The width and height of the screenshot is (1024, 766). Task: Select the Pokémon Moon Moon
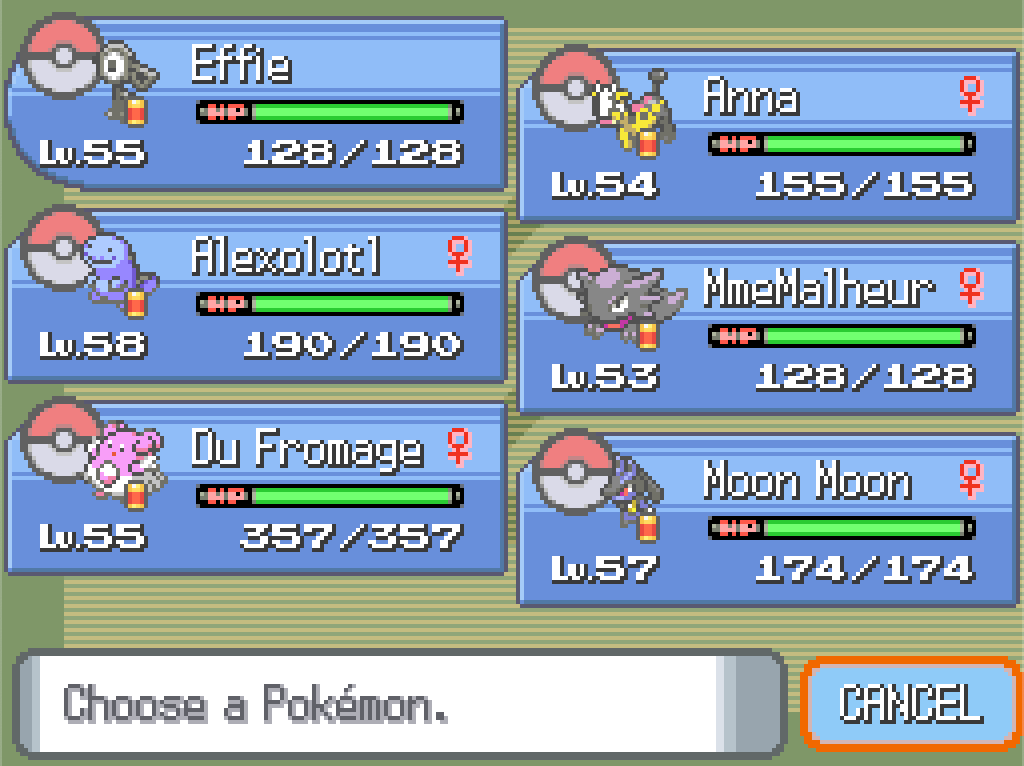768,521
